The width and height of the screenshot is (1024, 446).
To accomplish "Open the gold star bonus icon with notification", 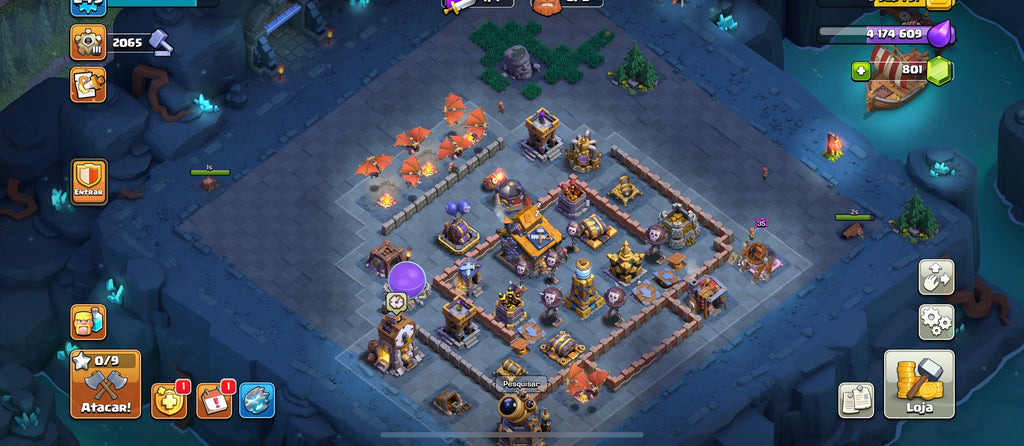I will point(168,400).
